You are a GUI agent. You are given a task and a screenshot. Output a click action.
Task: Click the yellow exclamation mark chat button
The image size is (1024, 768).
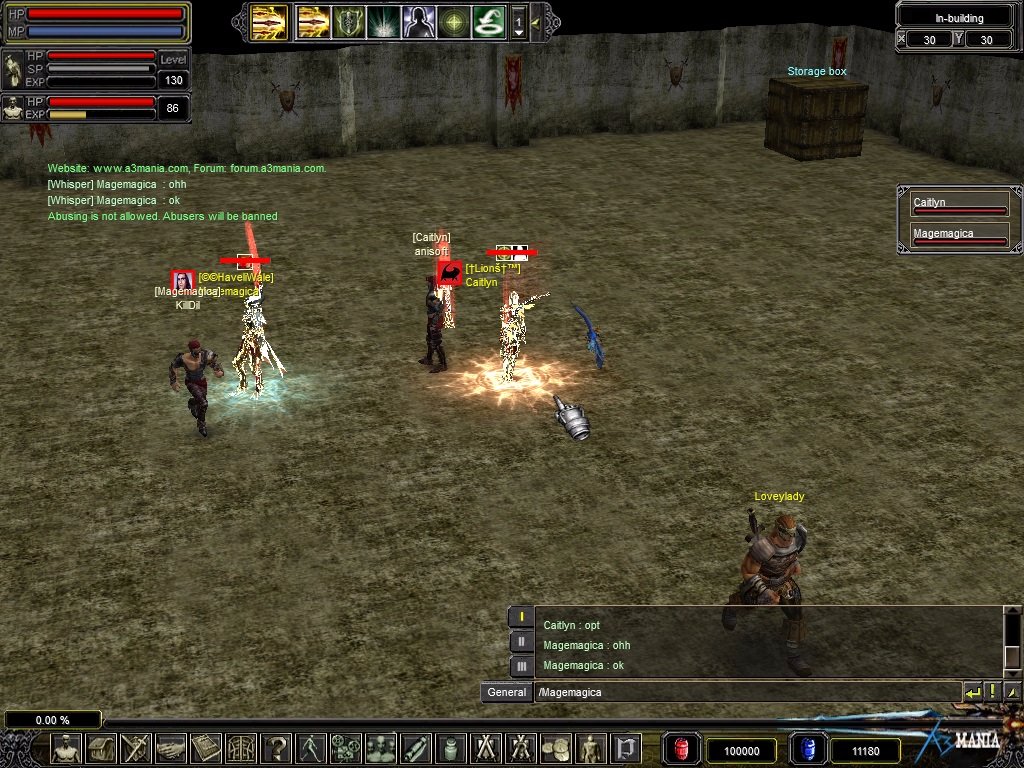tap(993, 692)
